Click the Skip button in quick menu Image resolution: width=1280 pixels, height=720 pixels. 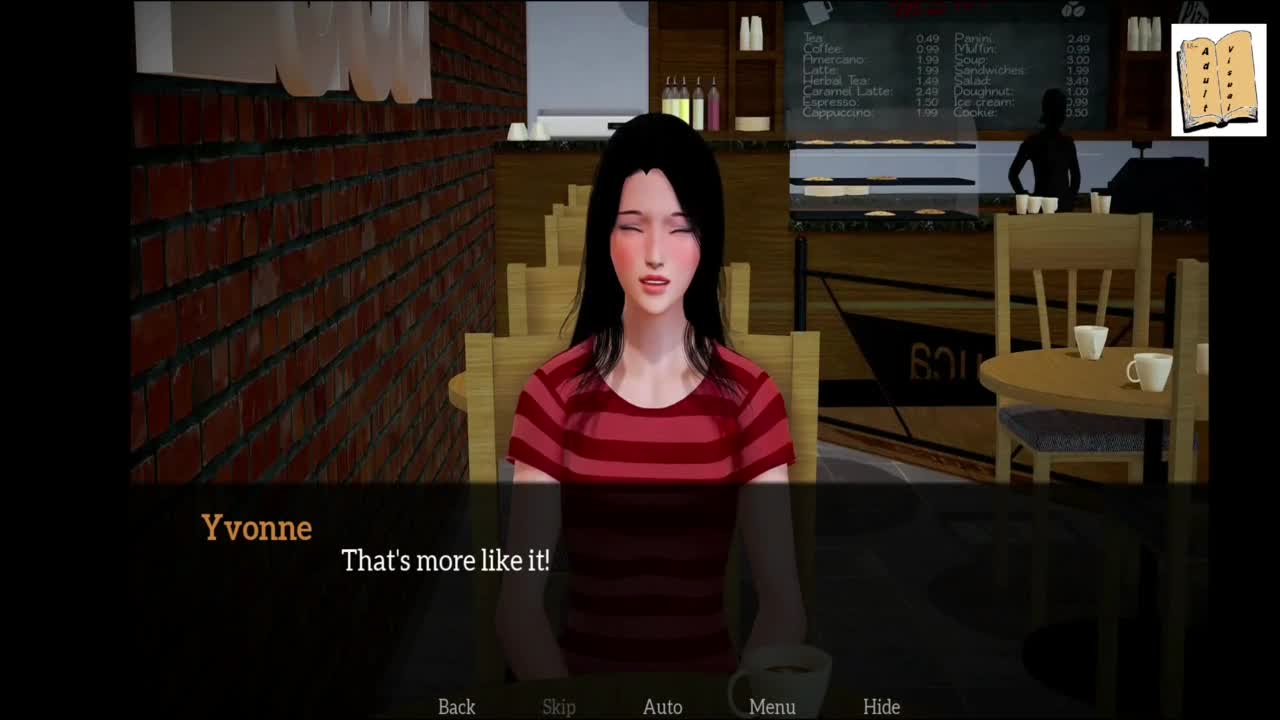(x=559, y=707)
